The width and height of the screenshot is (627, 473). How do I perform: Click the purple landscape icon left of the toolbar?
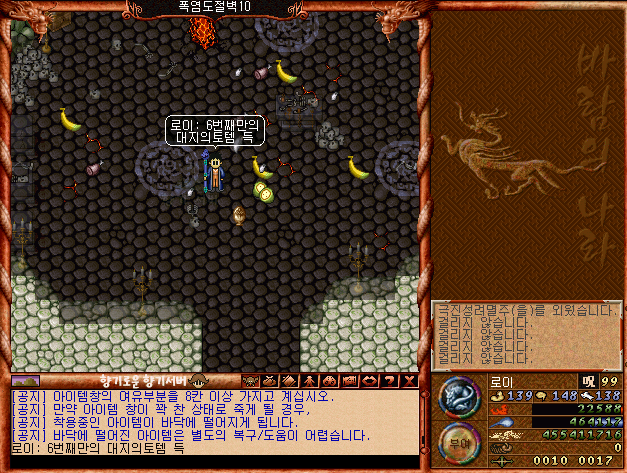tap(26, 381)
